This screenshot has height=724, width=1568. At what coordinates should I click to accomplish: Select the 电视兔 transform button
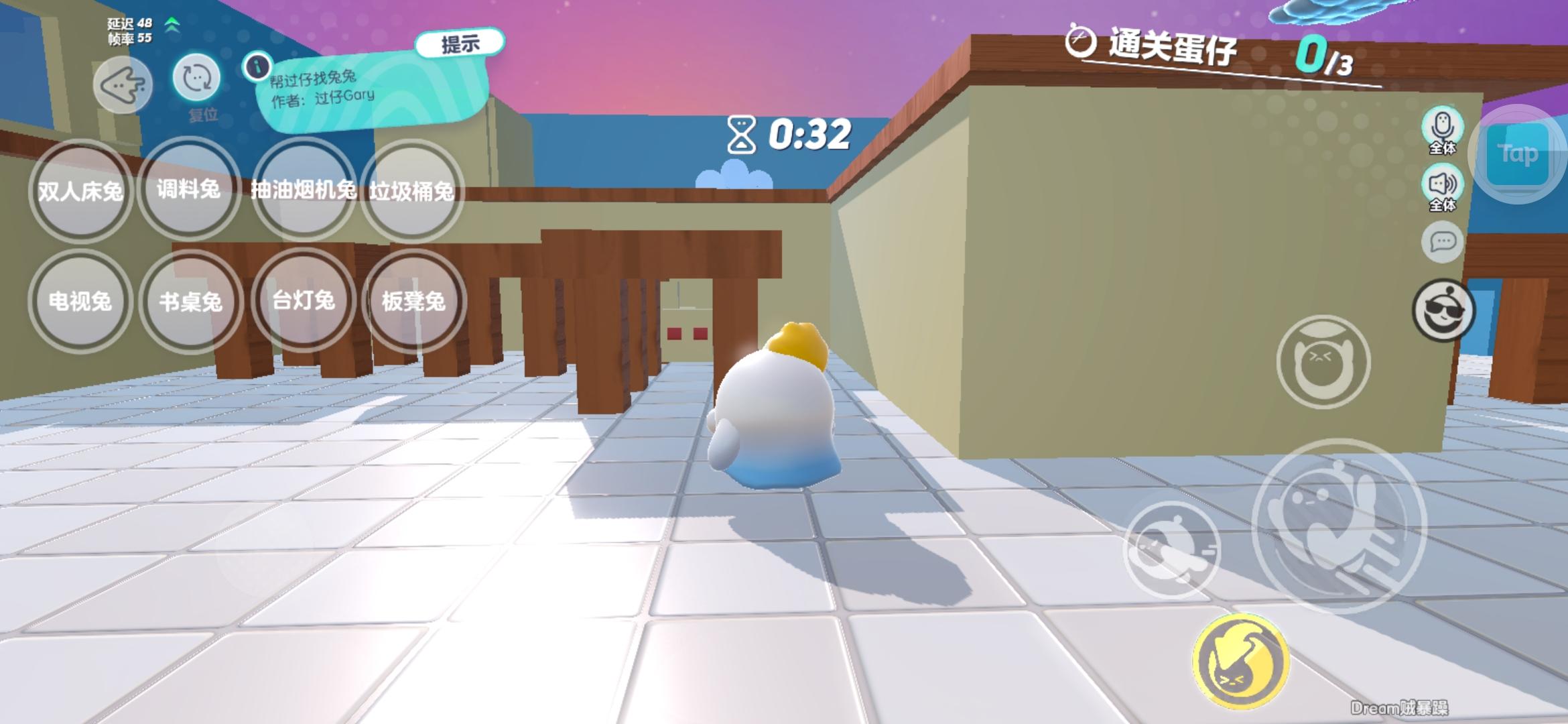80,303
